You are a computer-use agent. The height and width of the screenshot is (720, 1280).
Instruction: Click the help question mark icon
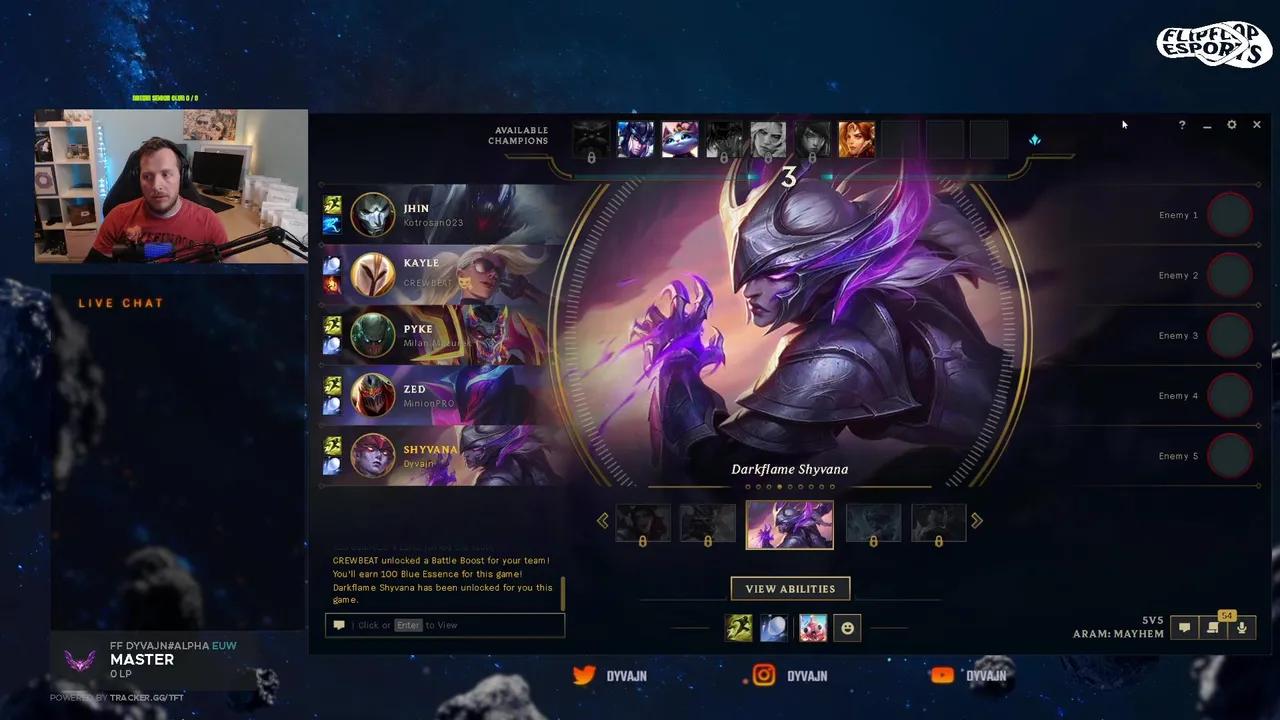[x=1182, y=125]
